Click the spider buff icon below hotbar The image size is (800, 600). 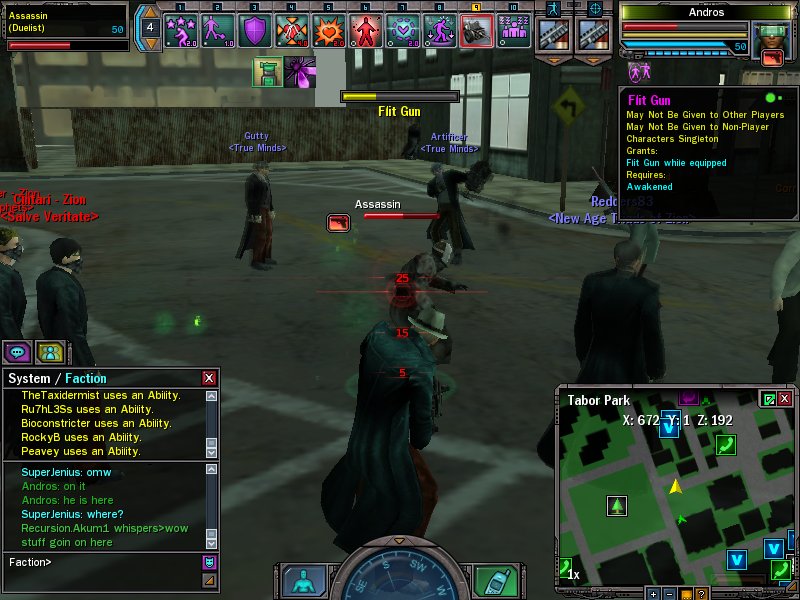tap(299, 72)
